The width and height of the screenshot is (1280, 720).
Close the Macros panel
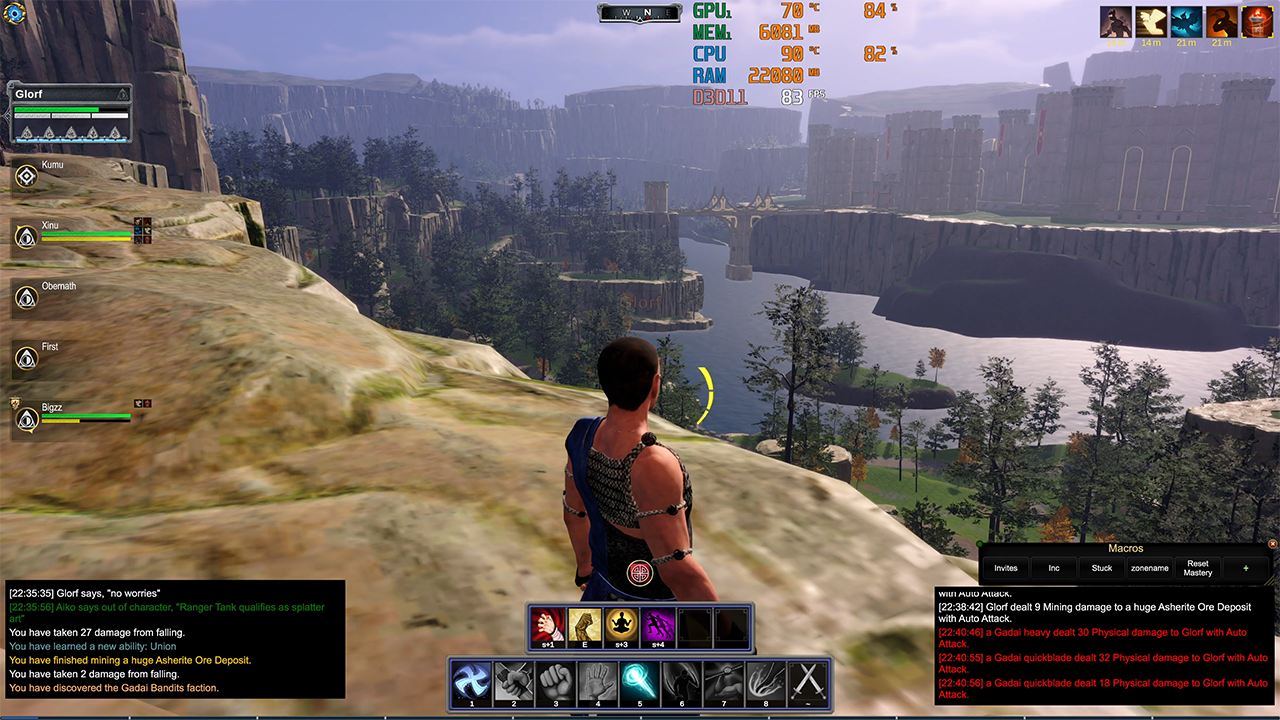[1272, 544]
